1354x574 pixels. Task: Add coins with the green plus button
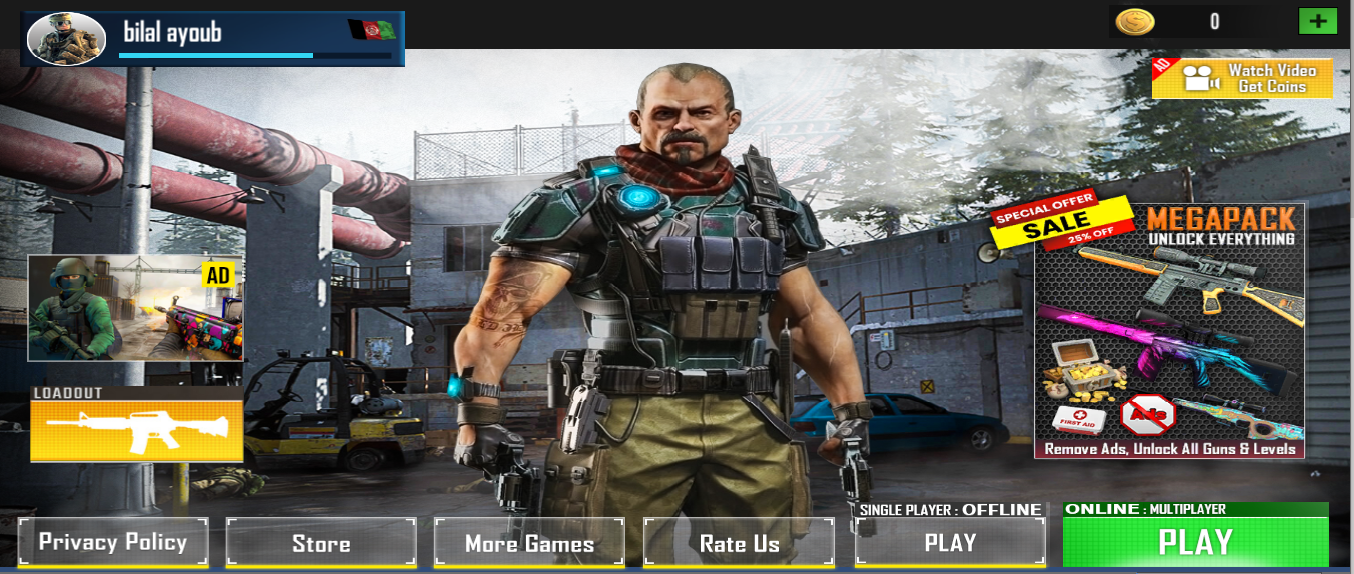(x=1317, y=21)
